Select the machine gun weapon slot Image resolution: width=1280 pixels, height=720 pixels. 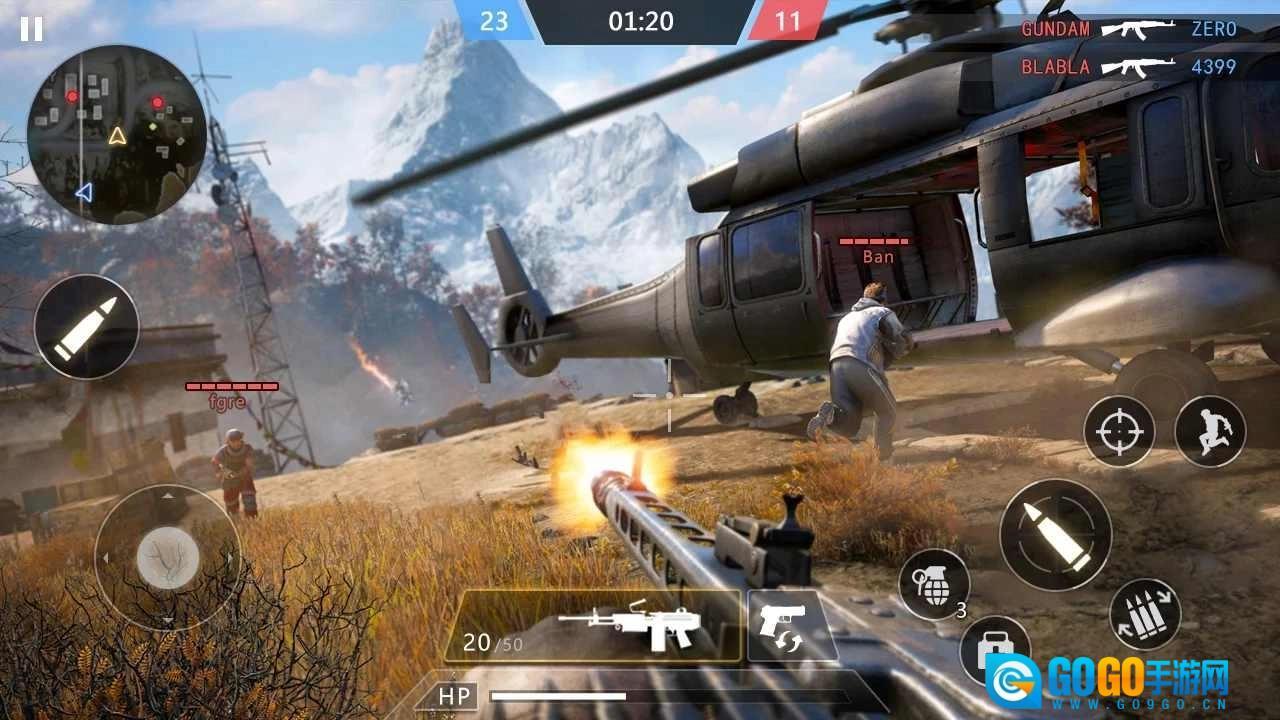coord(592,626)
